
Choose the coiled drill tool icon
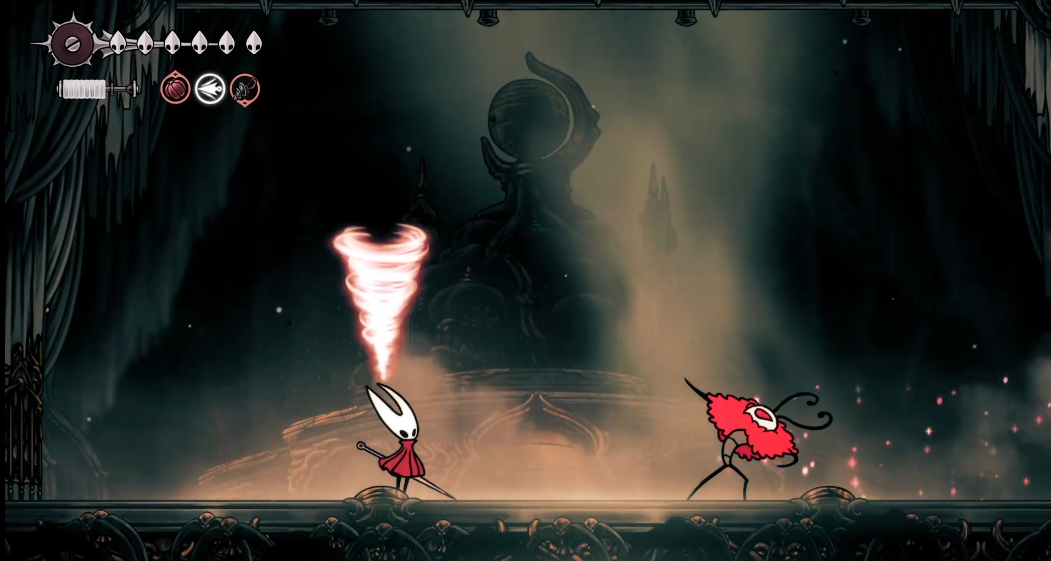point(245,89)
